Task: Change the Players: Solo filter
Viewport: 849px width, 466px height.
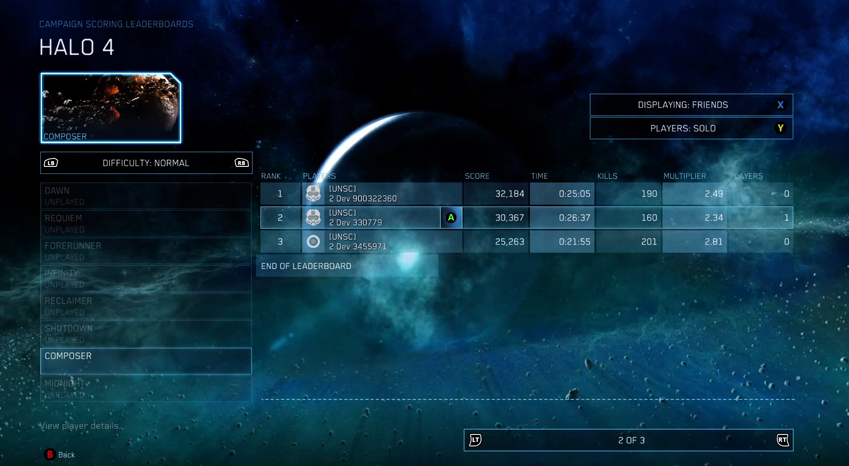Action: [x=690, y=128]
